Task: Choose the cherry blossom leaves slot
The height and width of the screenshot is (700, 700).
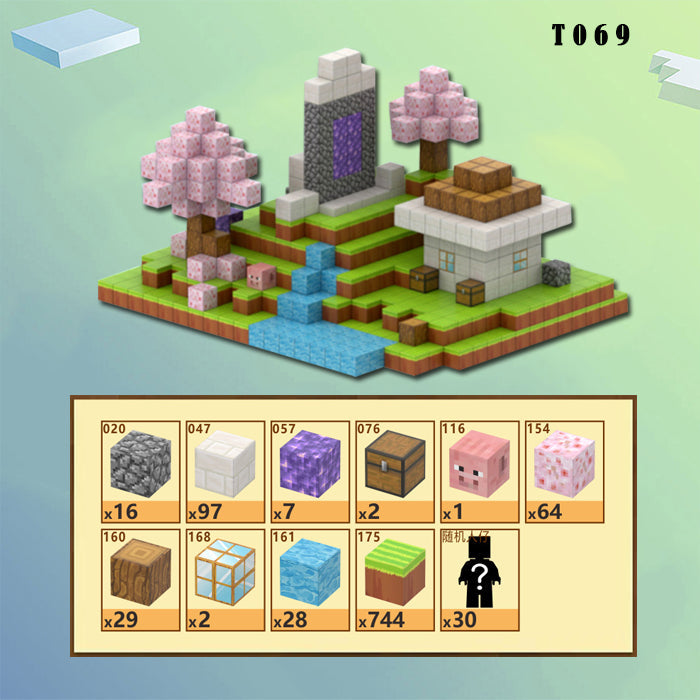Action: coord(565,471)
